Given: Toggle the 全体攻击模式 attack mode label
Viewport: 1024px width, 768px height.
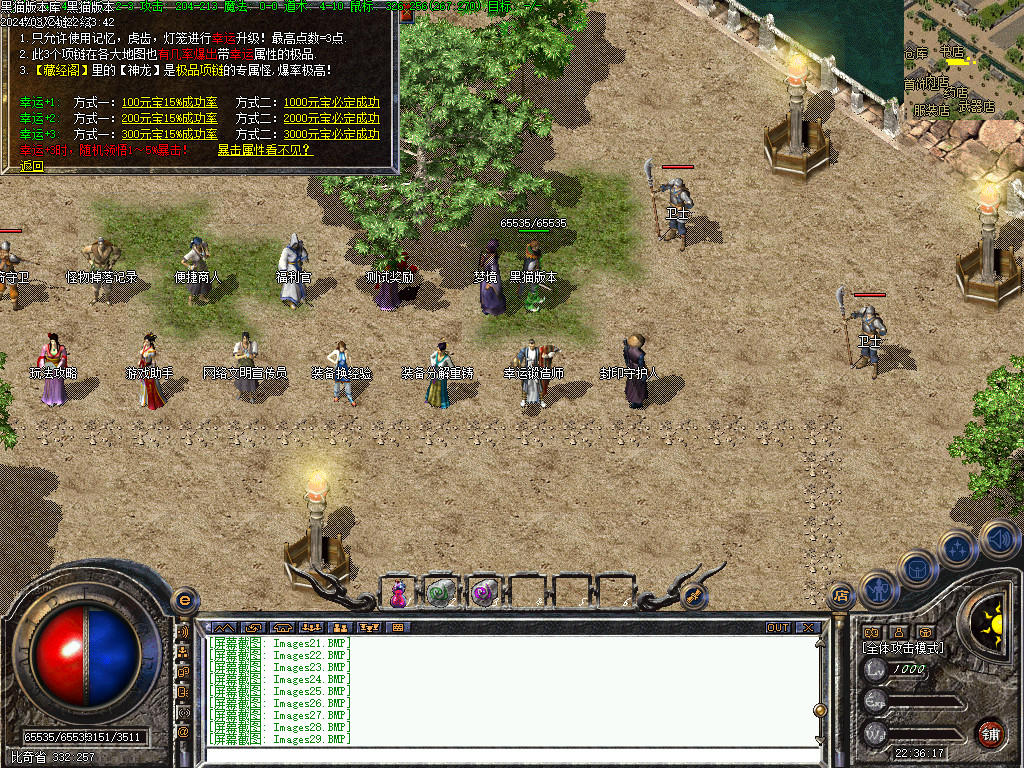Looking at the screenshot, I should [902, 648].
